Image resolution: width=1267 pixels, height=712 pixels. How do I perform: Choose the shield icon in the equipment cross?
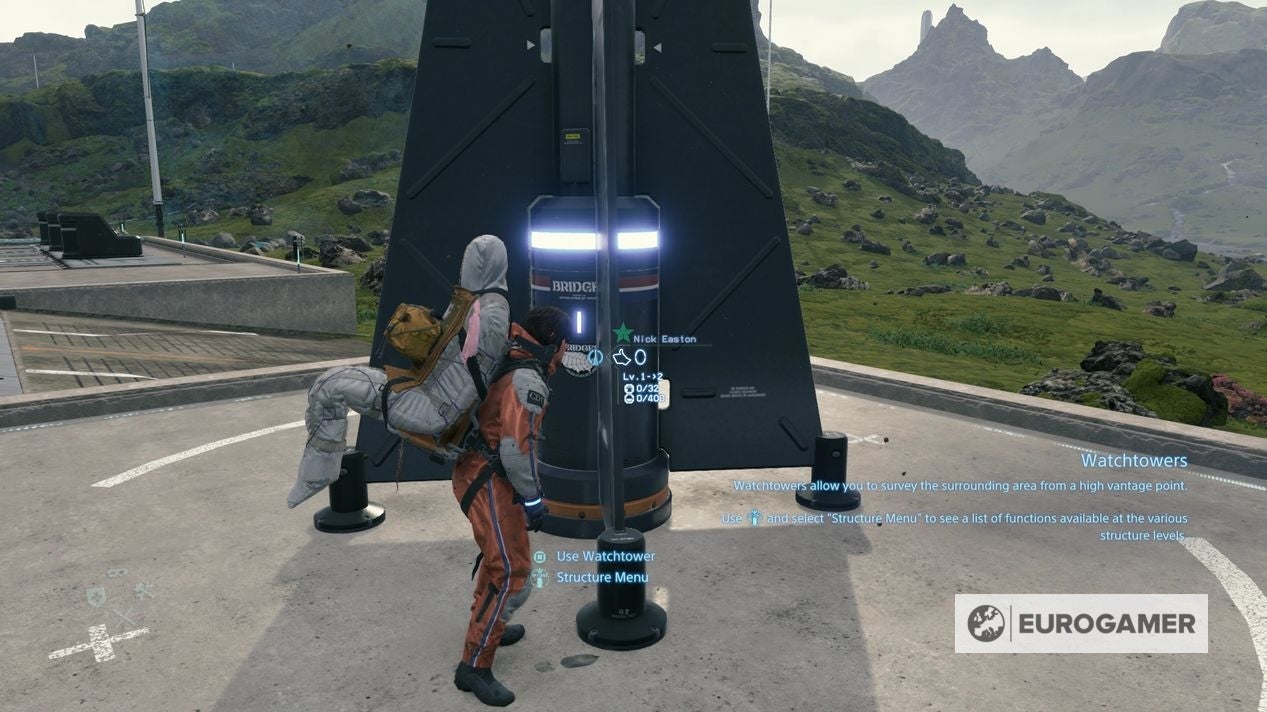tap(96, 596)
